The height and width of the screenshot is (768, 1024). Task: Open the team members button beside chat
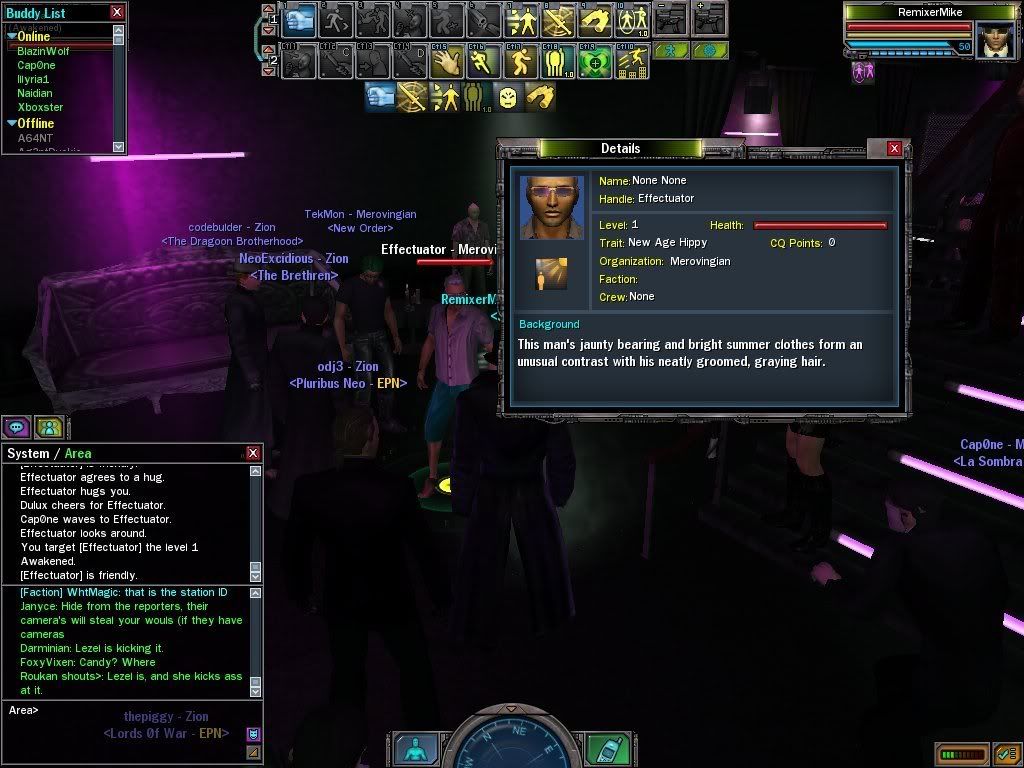[x=48, y=428]
